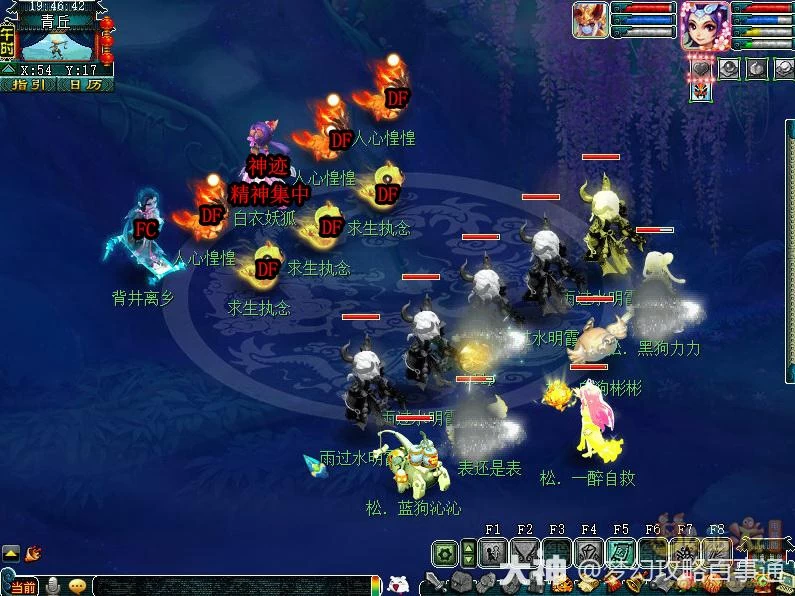Type in the chat input box
The image size is (795, 596).
[230, 587]
